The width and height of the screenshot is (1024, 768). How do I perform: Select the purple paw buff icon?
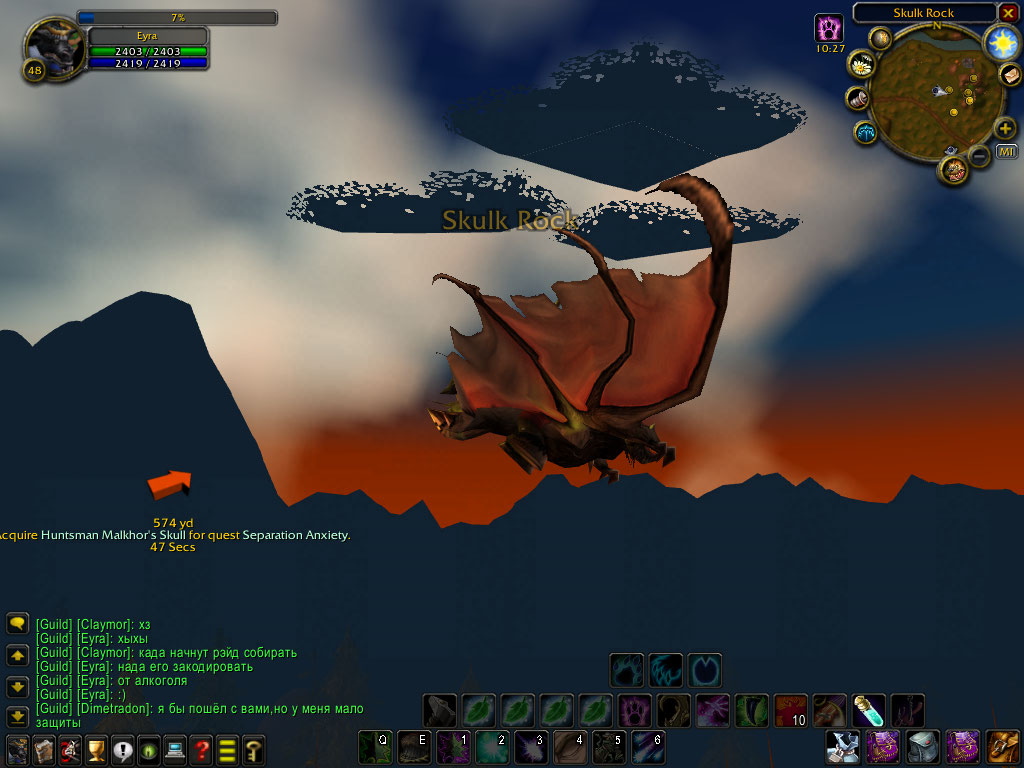[x=829, y=27]
